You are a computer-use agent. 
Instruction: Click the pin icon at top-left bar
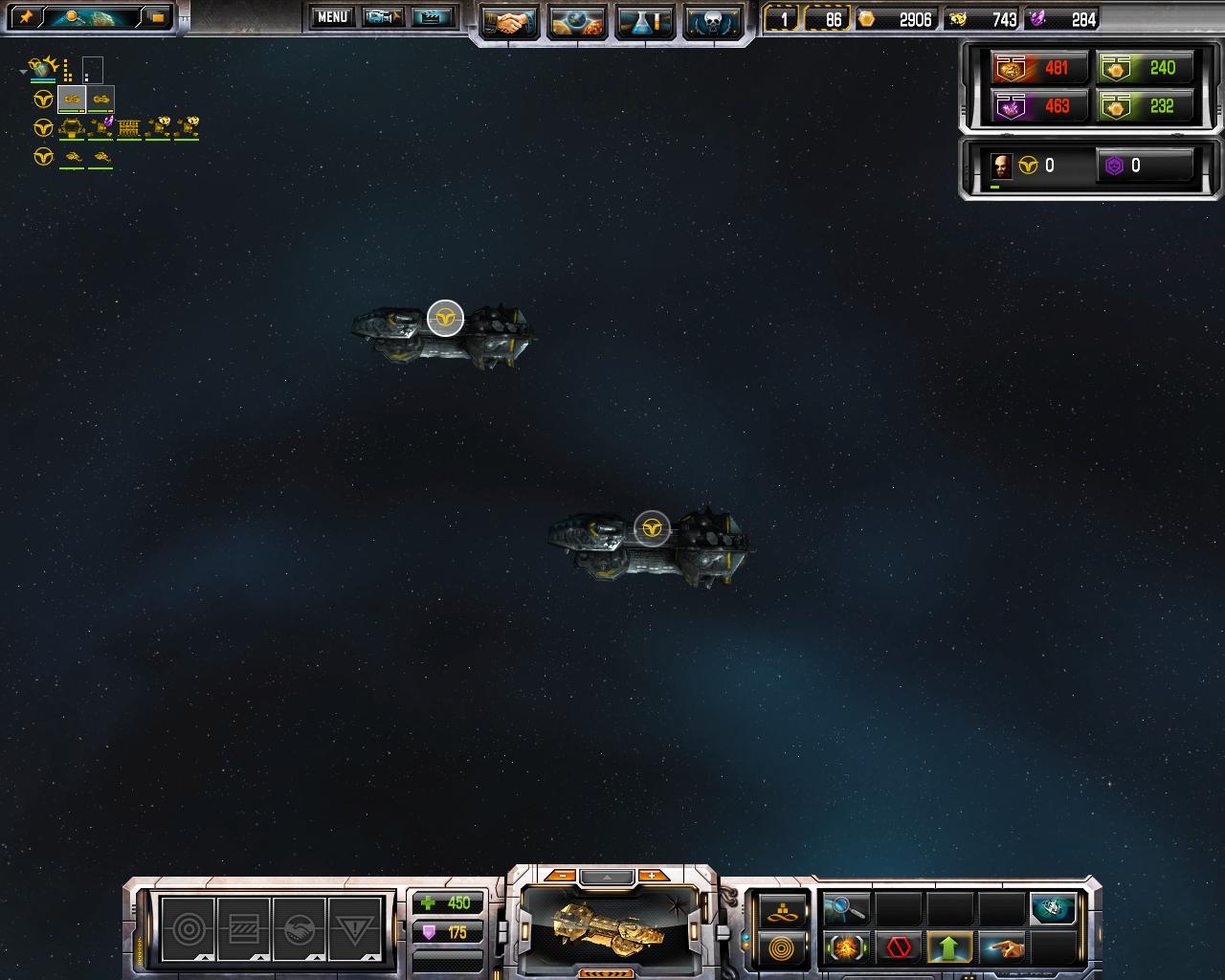pos(26,17)
